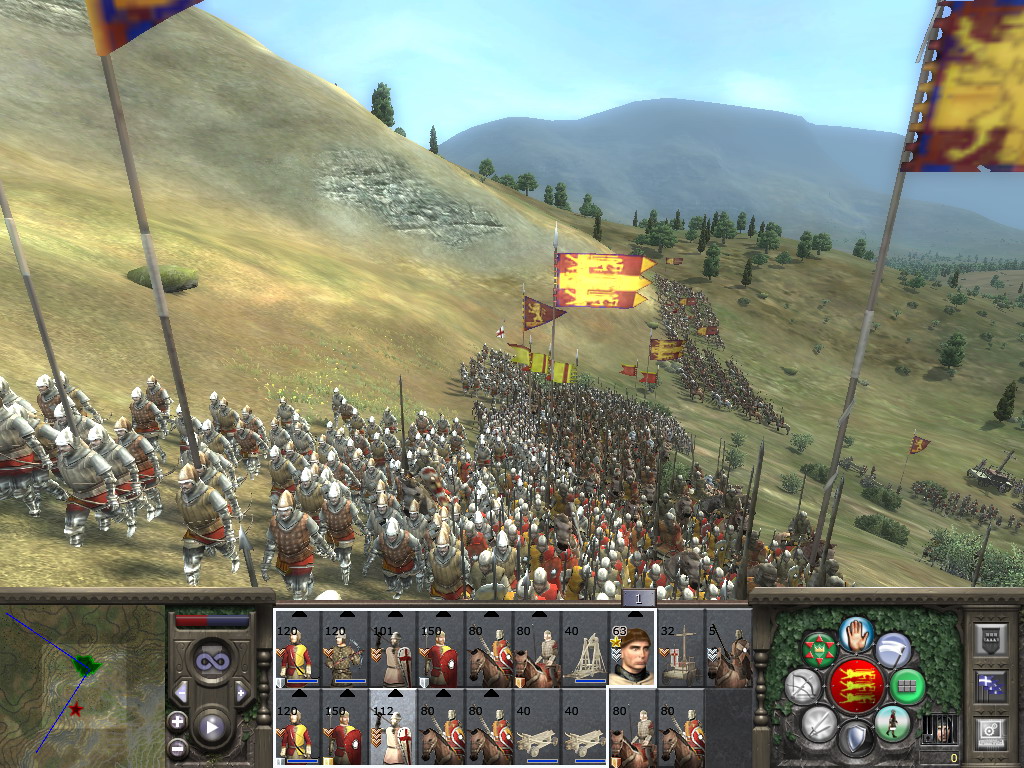
Task: Toggle the running man run mode
Action: coord(891,722)
